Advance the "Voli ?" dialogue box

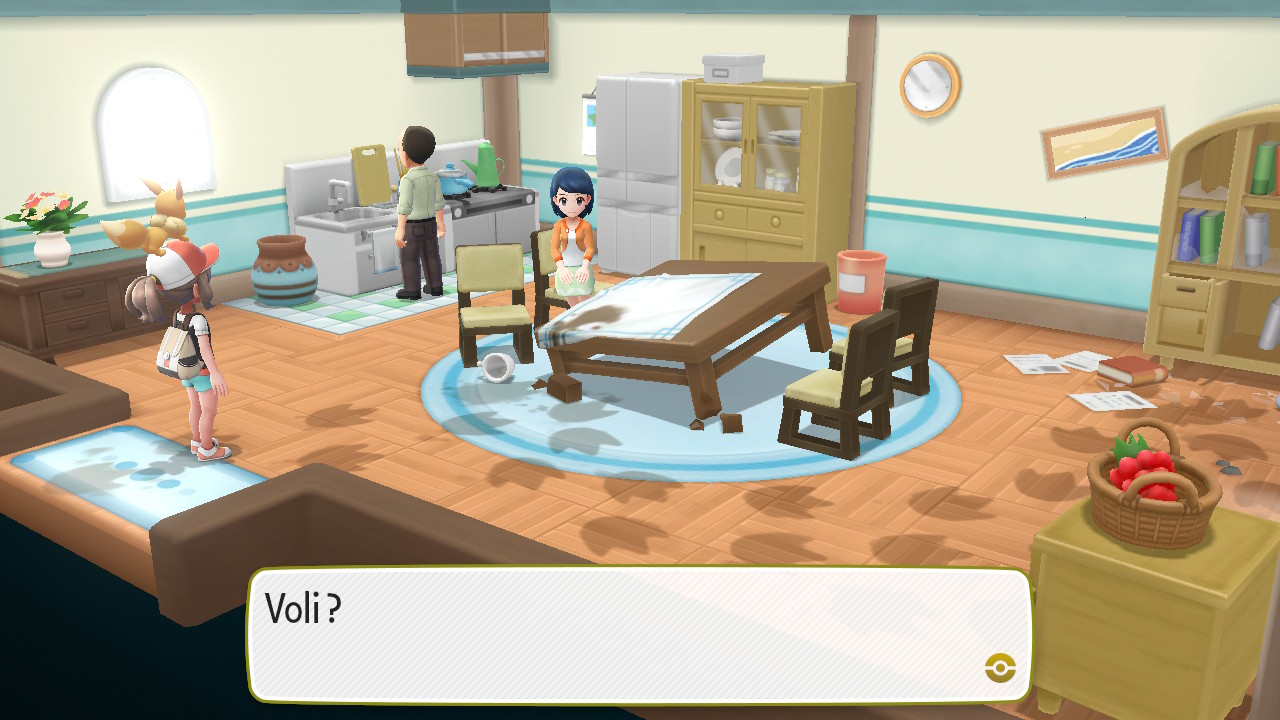click(x=638, y=634)
